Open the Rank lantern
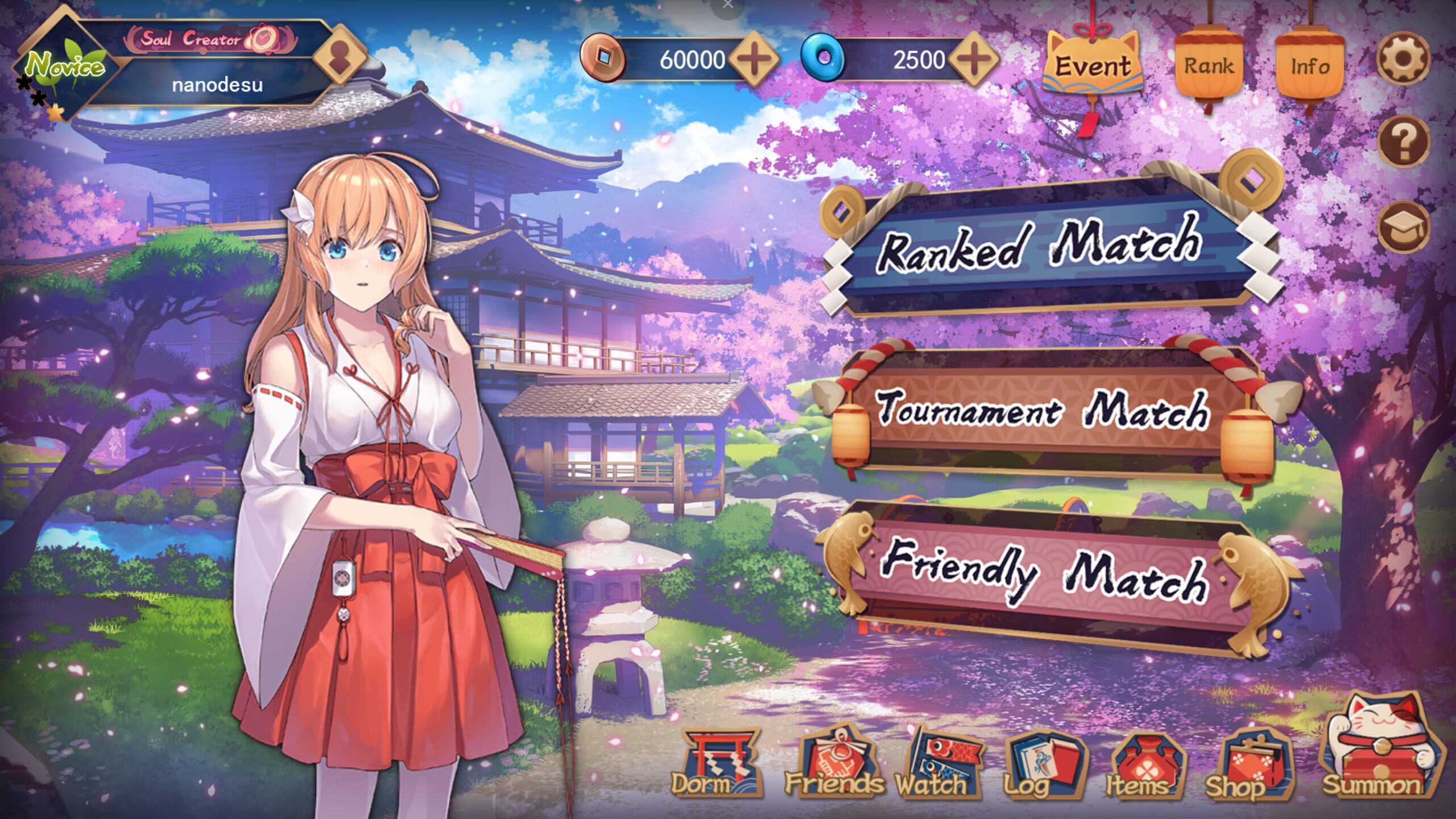 (1209, 63)
